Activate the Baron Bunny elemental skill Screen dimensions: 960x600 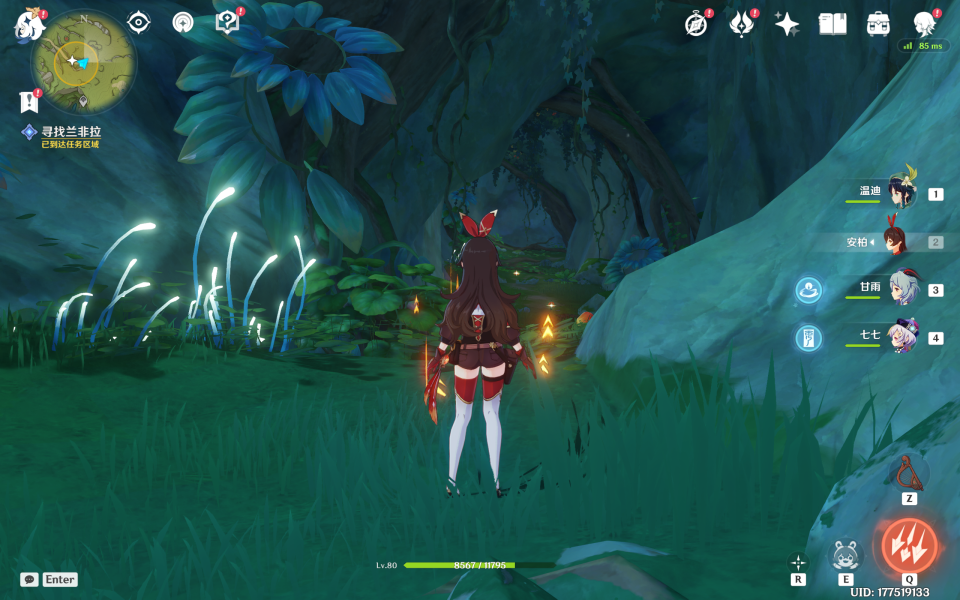tap(846, 555)
